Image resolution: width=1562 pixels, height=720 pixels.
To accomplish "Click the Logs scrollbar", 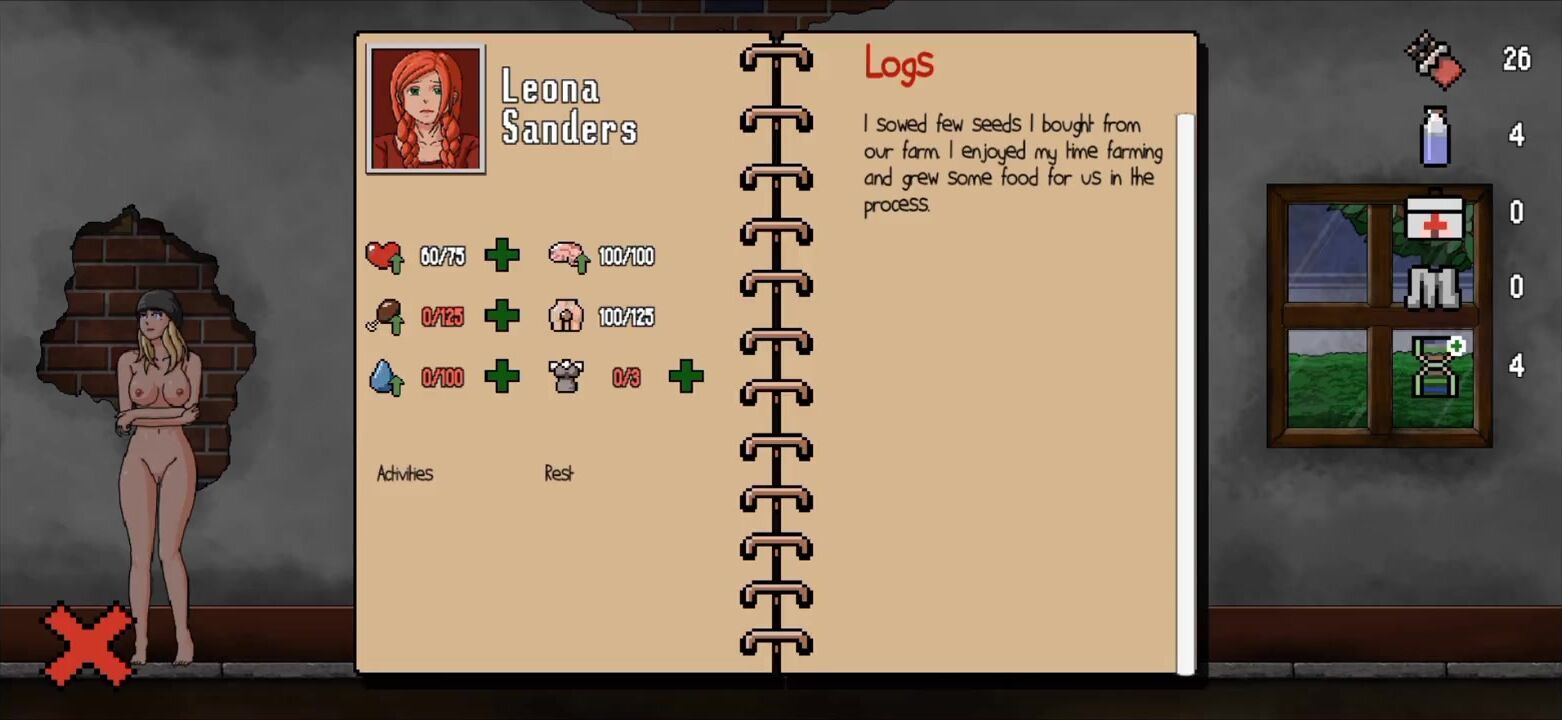I will click(x=1185, y=392).
